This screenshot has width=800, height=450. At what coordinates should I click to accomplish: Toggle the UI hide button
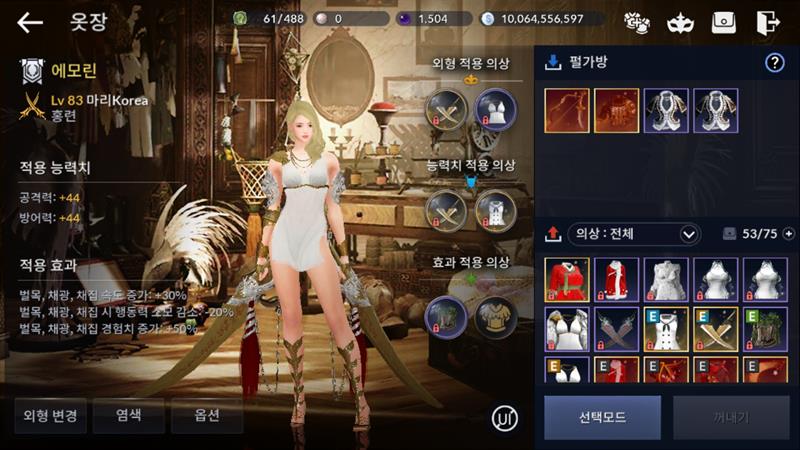tap(506, 417)
